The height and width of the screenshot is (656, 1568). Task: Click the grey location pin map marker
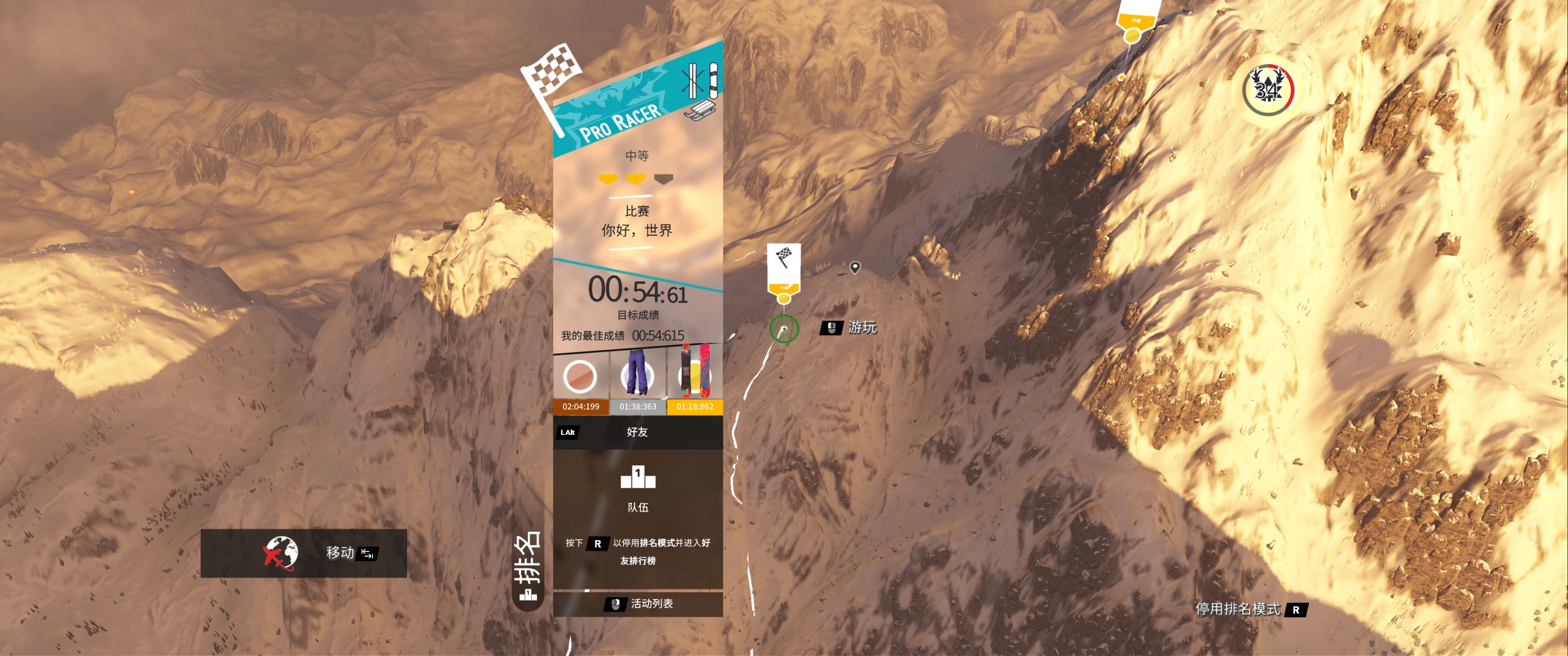[855, 267]
